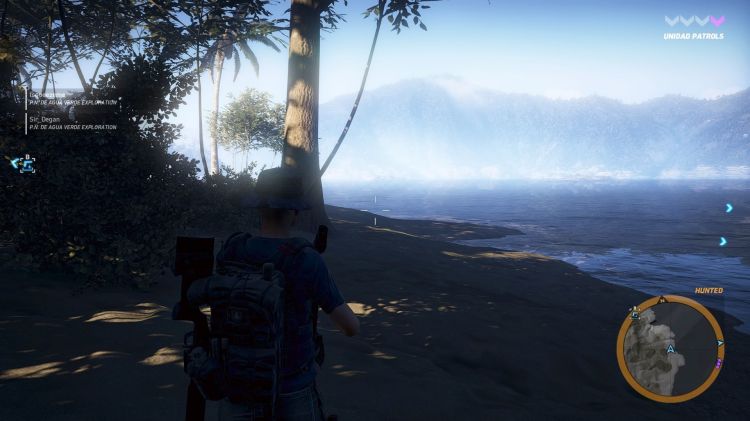Click the player arrow in the minimap center

click(x=670, y=349)
